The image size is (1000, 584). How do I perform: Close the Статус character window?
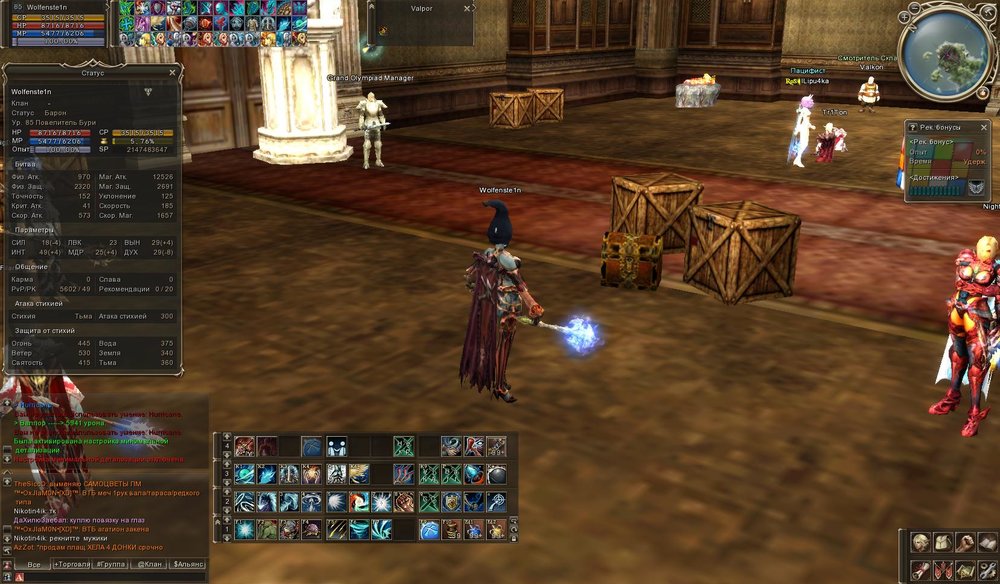(172, 72)
